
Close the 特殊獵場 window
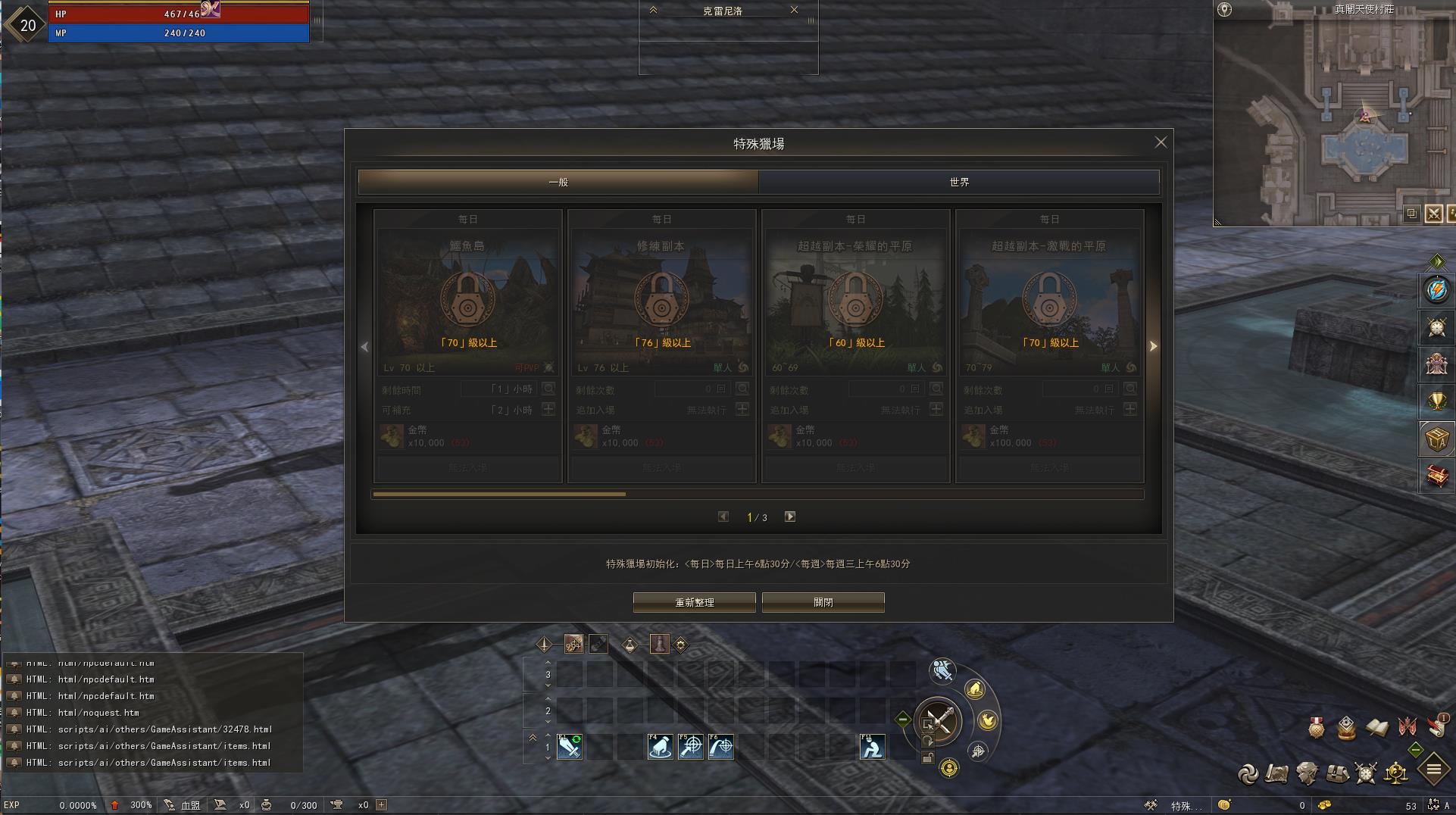pyautogui.click(x=1160, y=142)
